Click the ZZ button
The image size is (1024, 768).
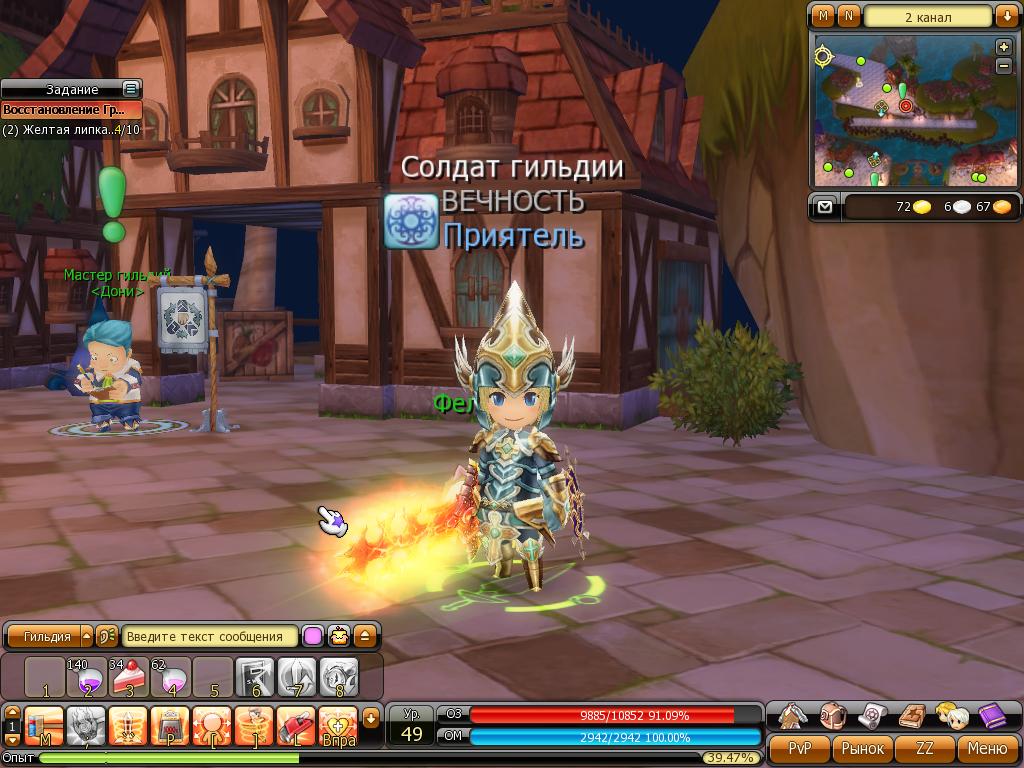coord(925,748)
